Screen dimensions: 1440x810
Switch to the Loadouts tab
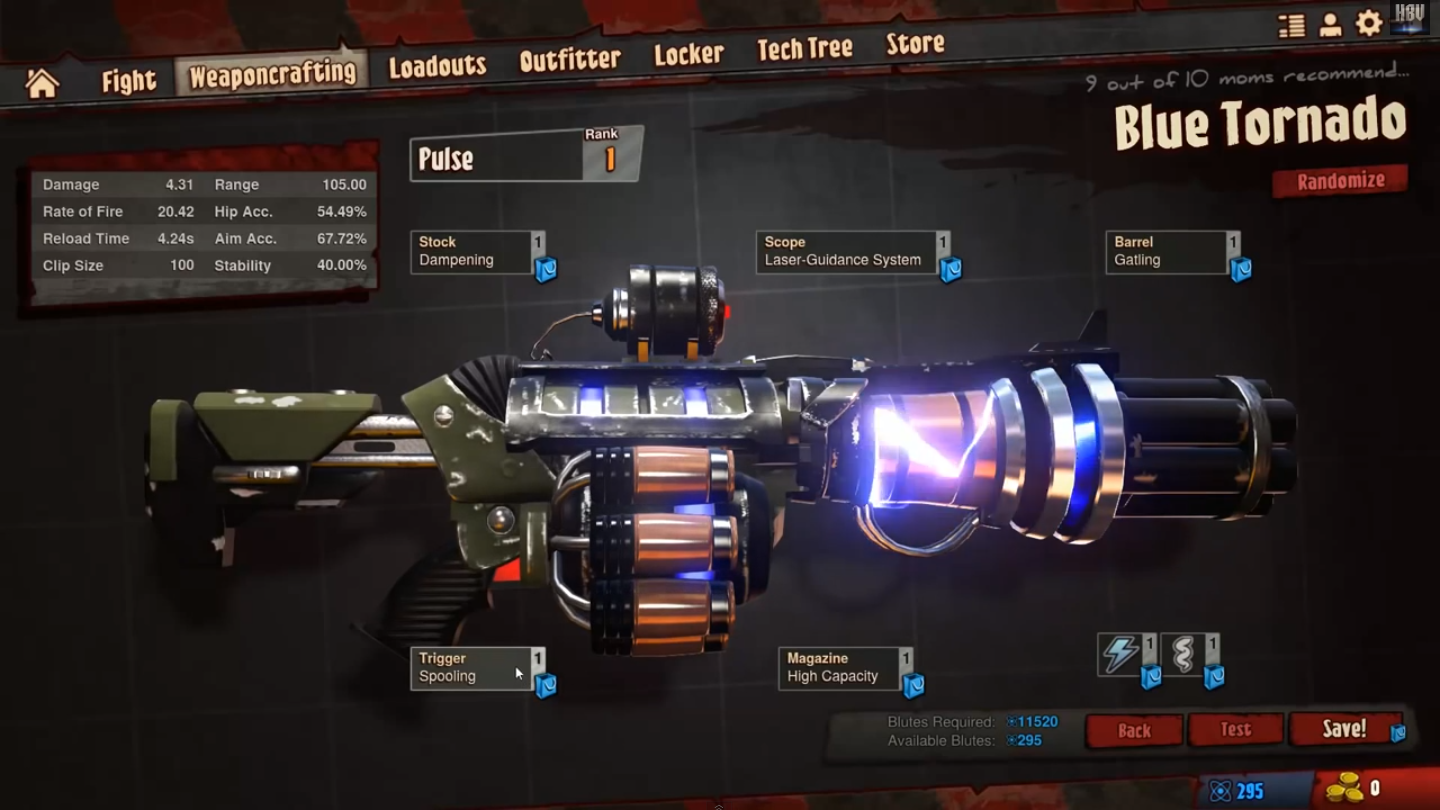coord(437,66)
